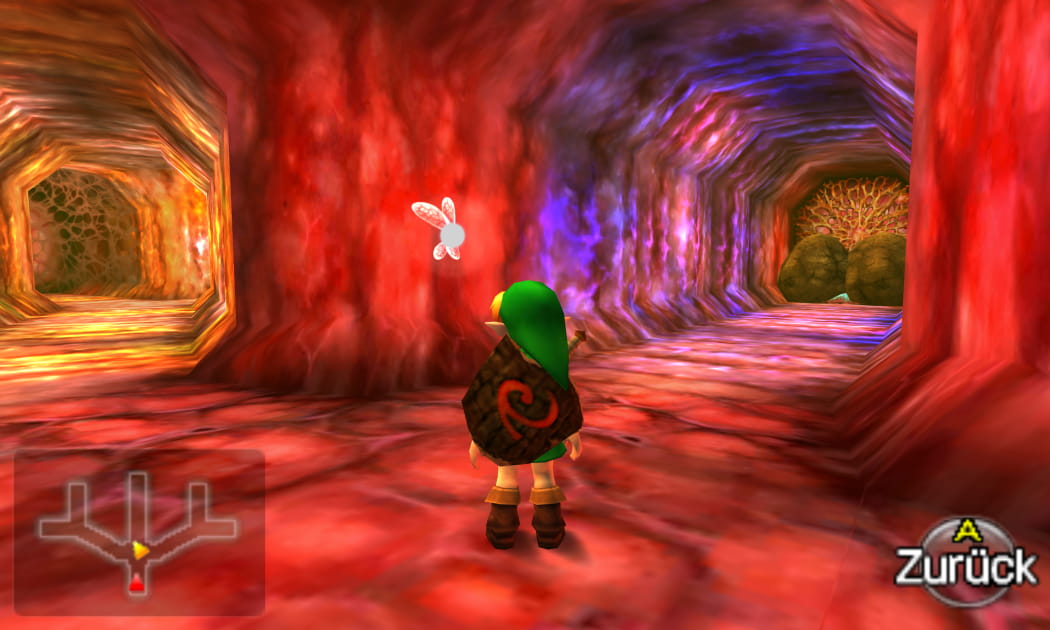Click the dungeon minimap
Screen dimensions: 1050x630
[138, 532]
